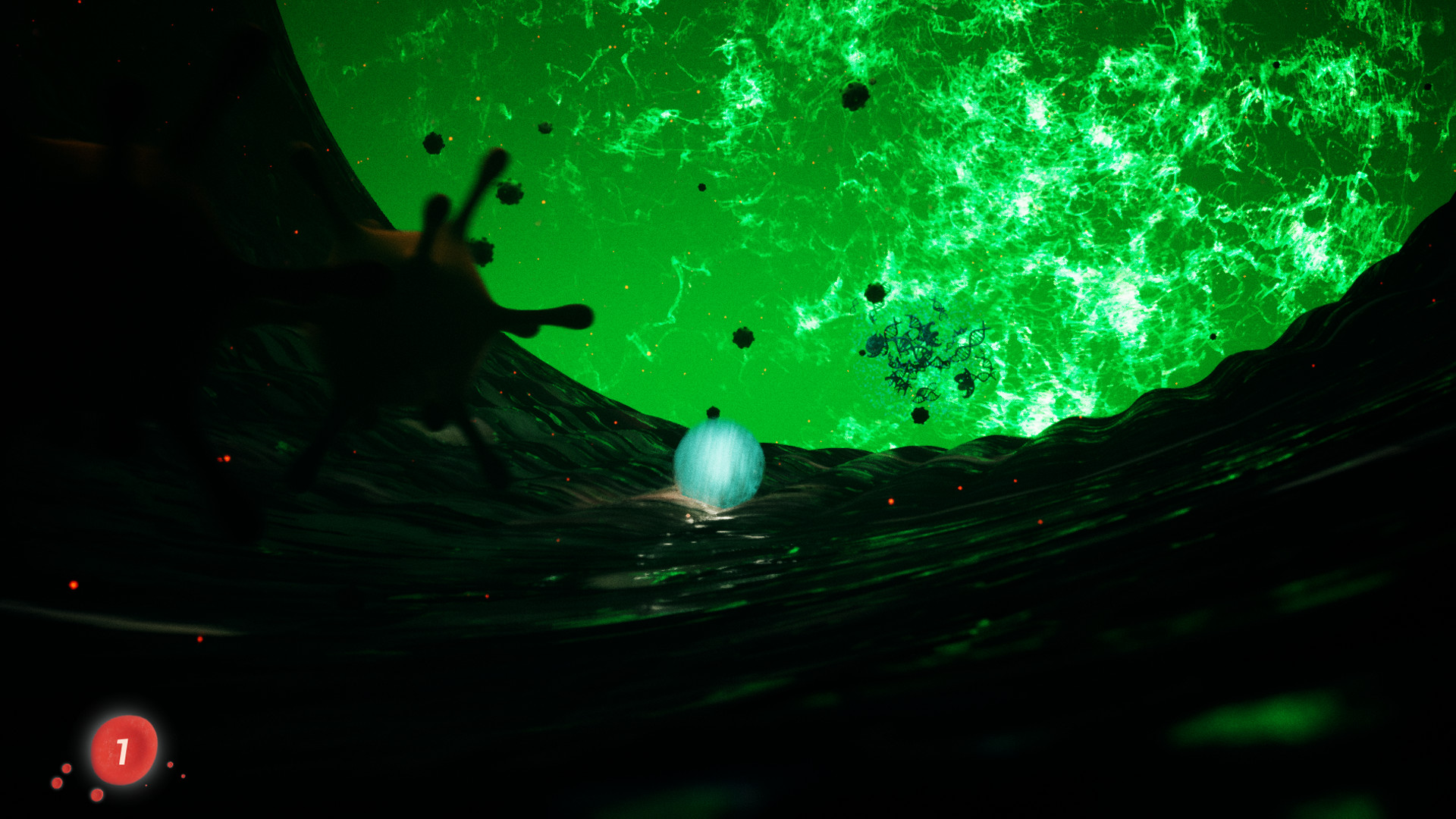Click the red blood cell counter badge
Viewport: 1456px width, 819px height.
click(124, 751)
